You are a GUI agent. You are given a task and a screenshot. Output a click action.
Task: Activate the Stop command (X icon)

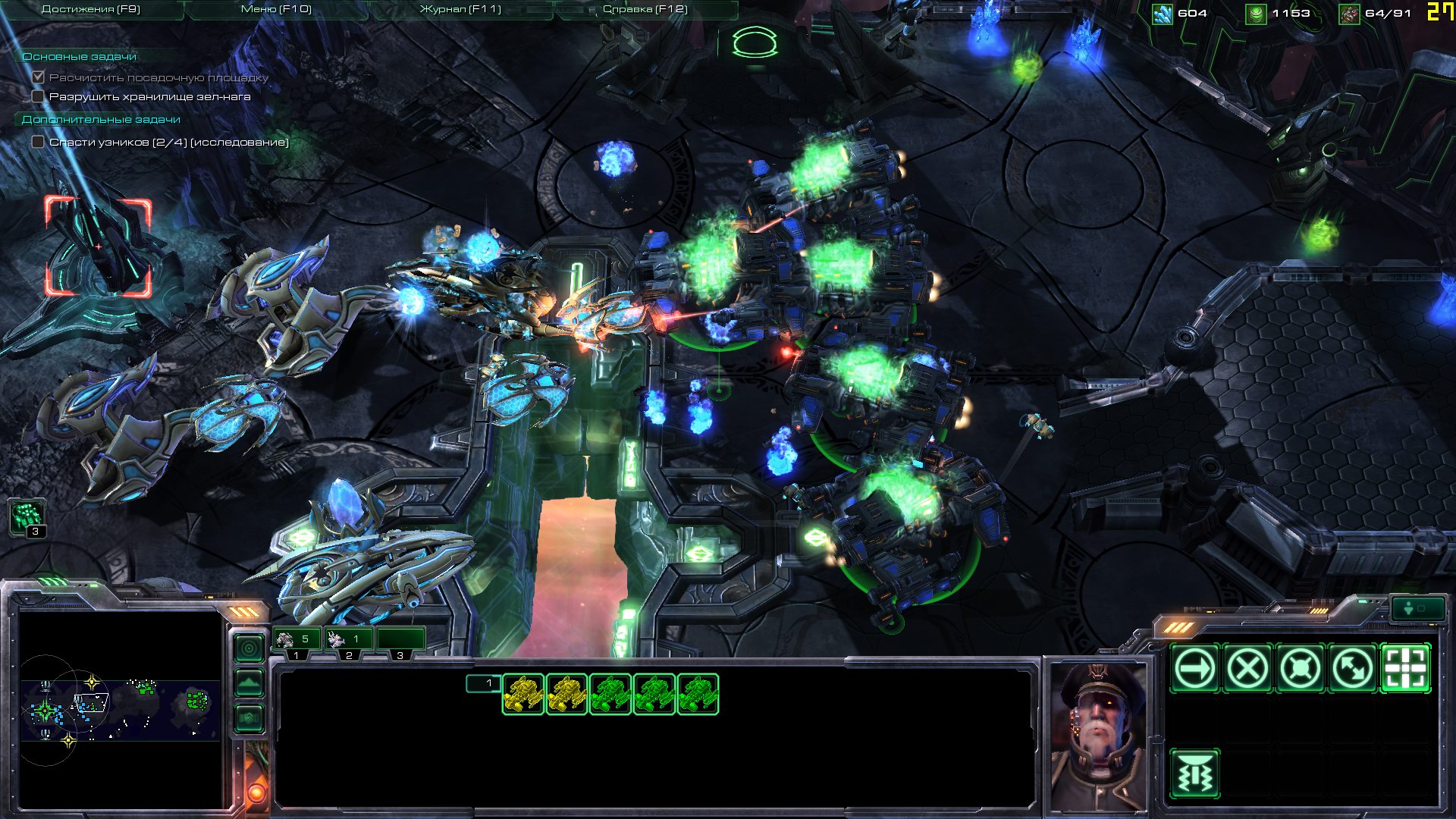tap(1247, 669)
